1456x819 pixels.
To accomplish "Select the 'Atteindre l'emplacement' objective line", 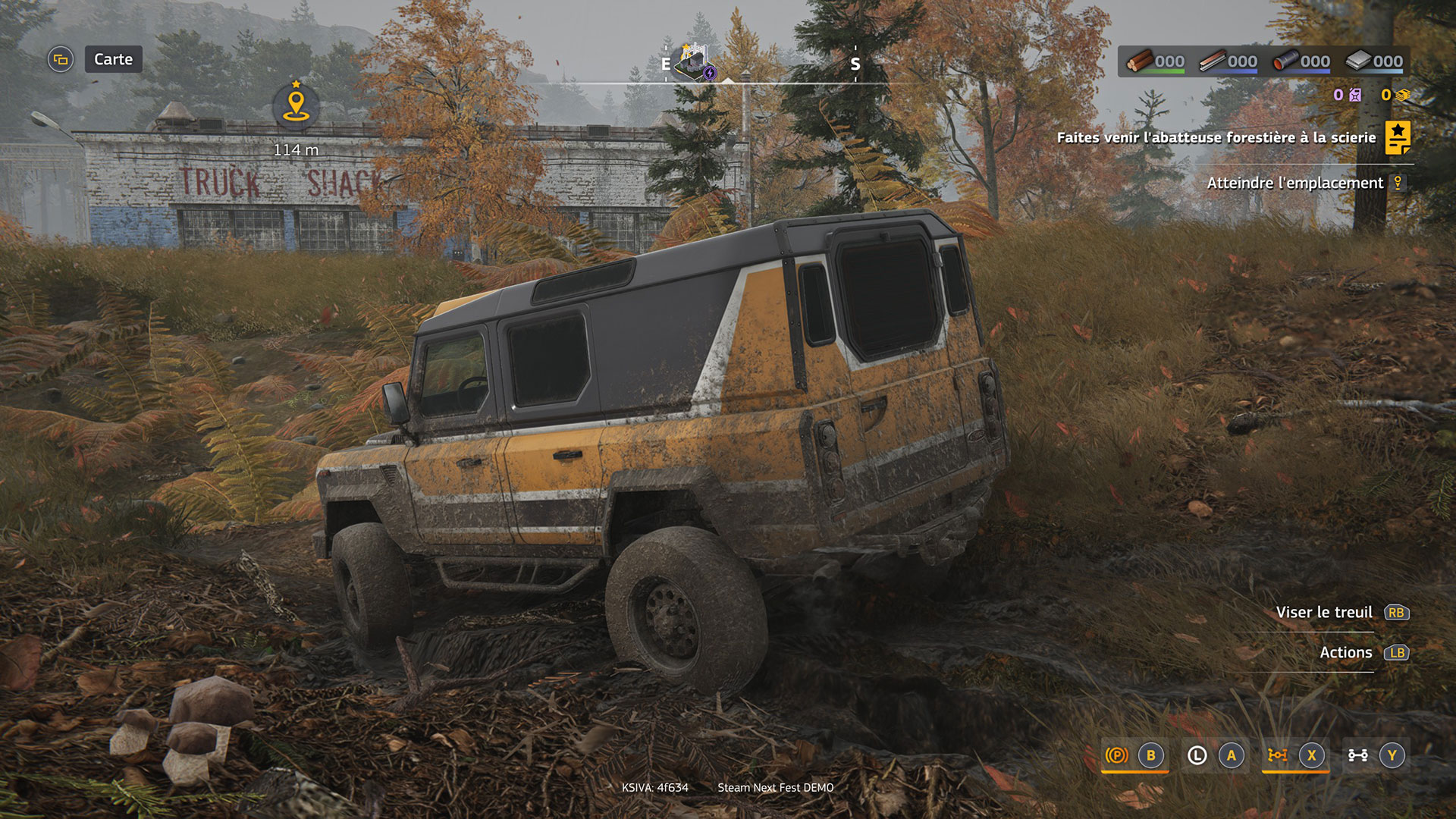I will pos(1294,183).
